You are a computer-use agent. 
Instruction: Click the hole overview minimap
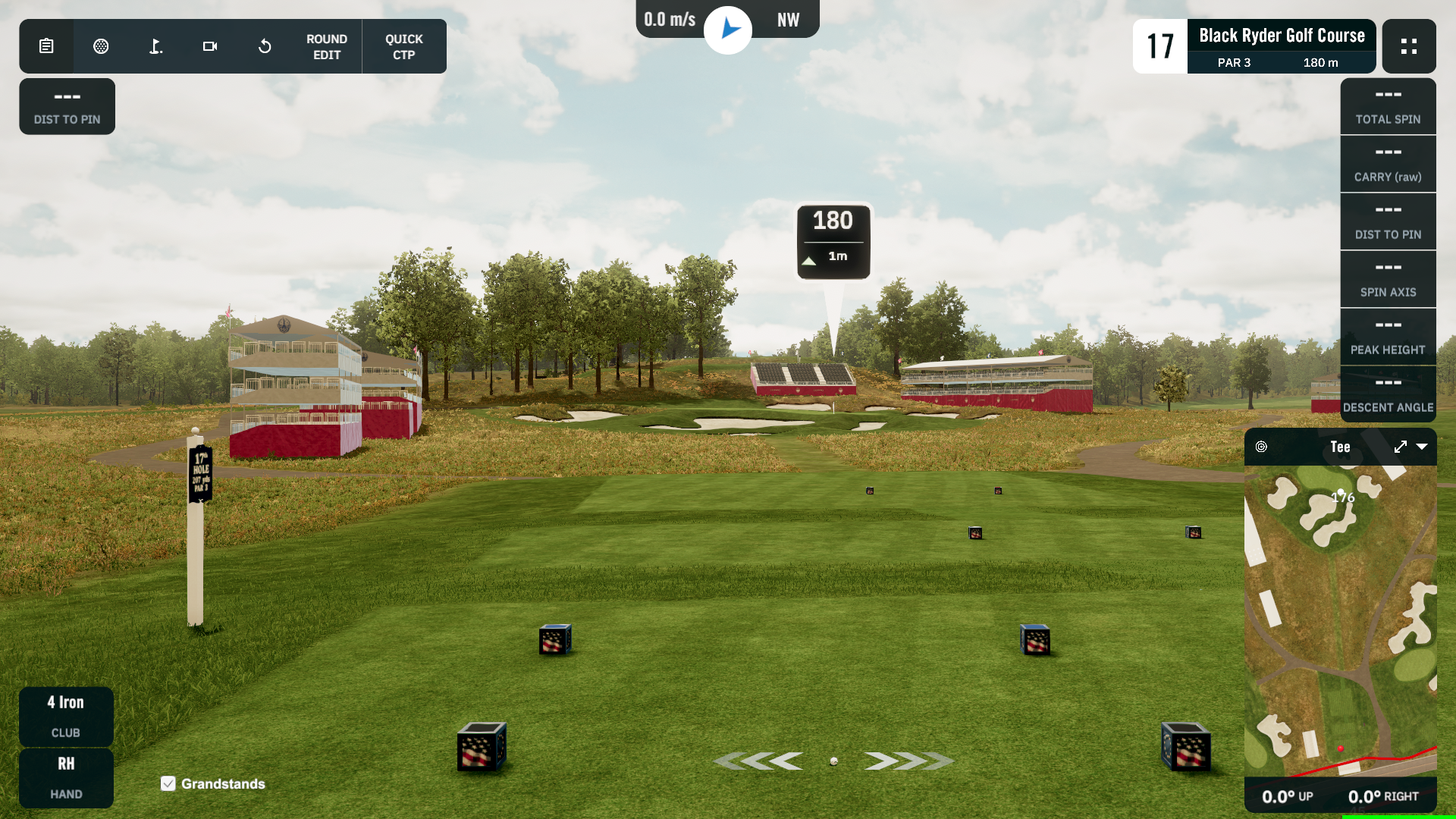pyautogui.click(x=1340, y=620)
